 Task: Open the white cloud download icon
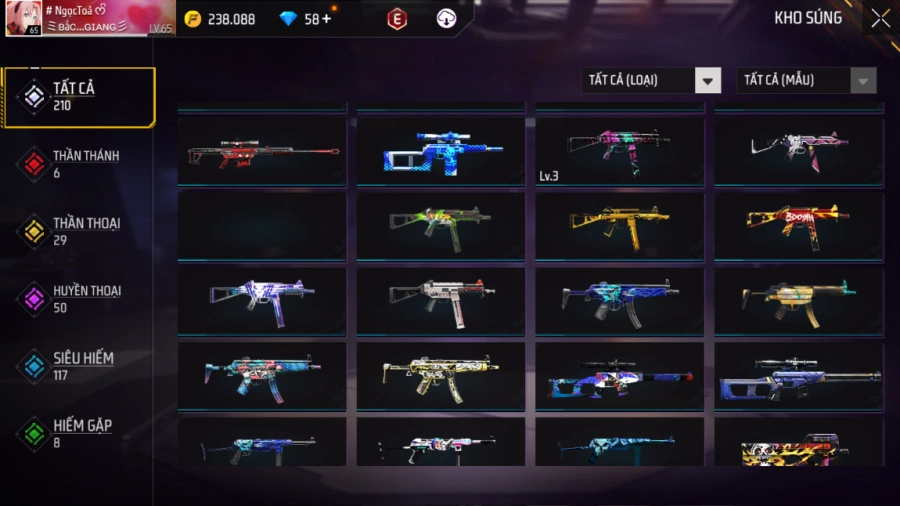pos(447,19)
